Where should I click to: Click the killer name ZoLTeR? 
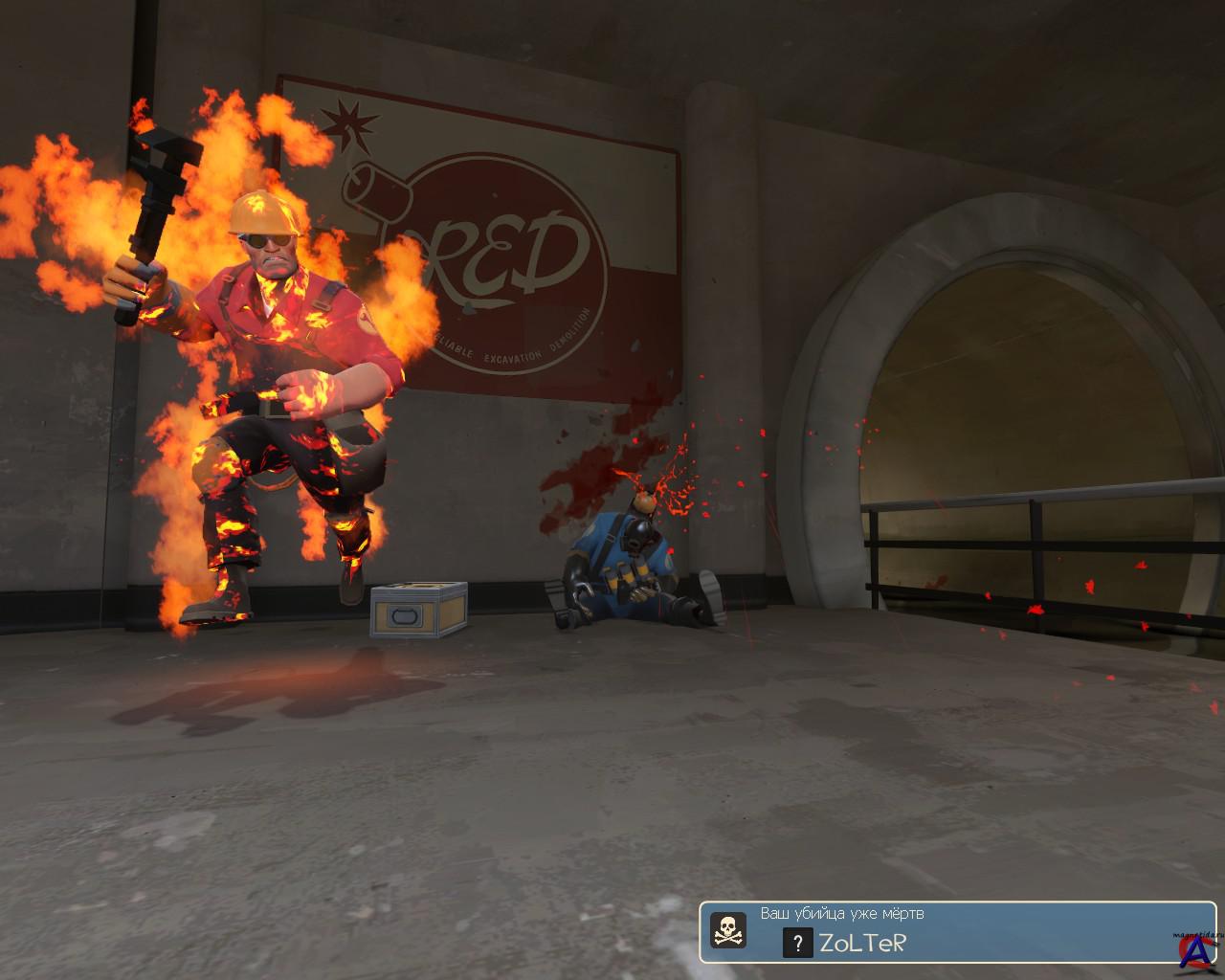[862, 944]
